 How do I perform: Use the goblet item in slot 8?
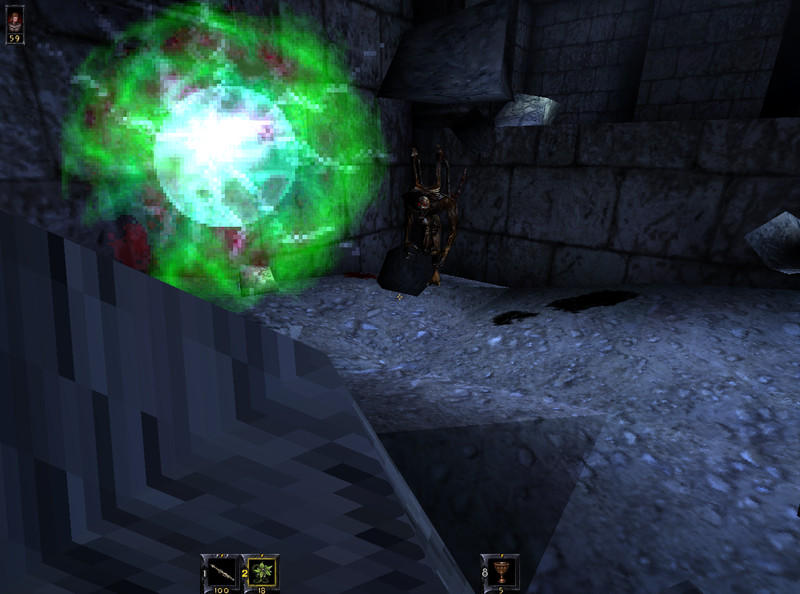(501, 571)
